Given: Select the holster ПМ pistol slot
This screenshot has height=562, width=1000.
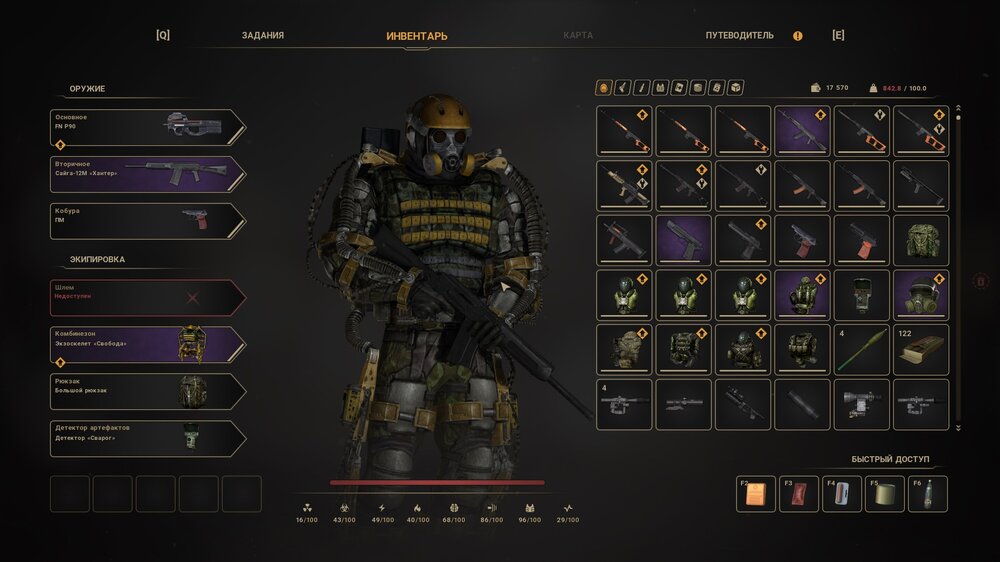Looking at the screenshot, I should coord(148,221).
